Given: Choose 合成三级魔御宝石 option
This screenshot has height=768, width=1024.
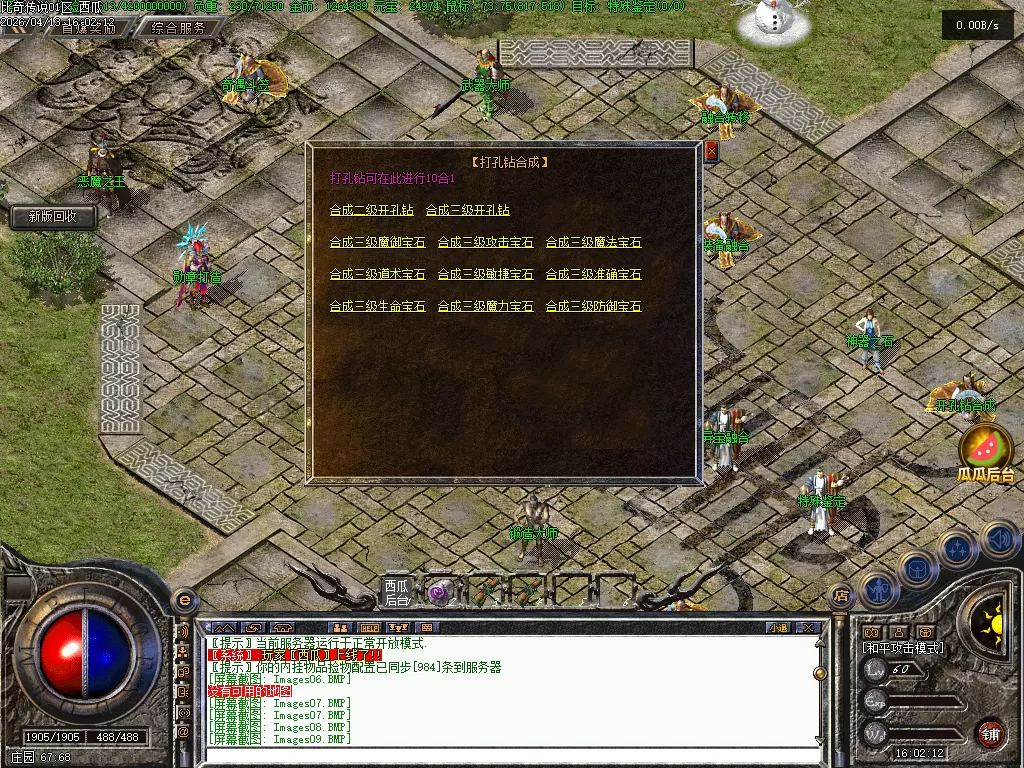Looking at the screenshot, I should click(x=377, y=242).
